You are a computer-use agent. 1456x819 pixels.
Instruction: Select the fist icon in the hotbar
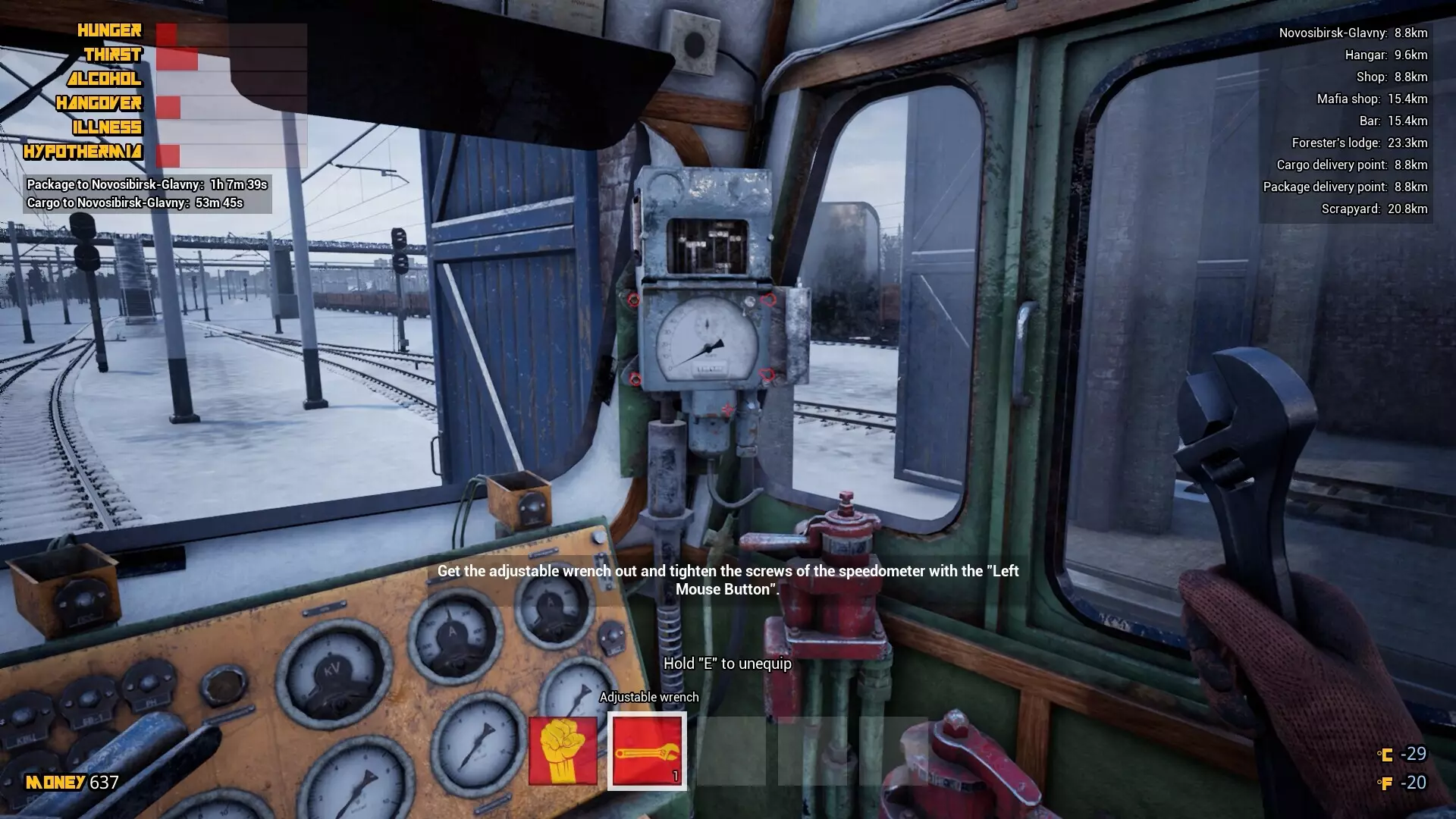tap(562, 752)
